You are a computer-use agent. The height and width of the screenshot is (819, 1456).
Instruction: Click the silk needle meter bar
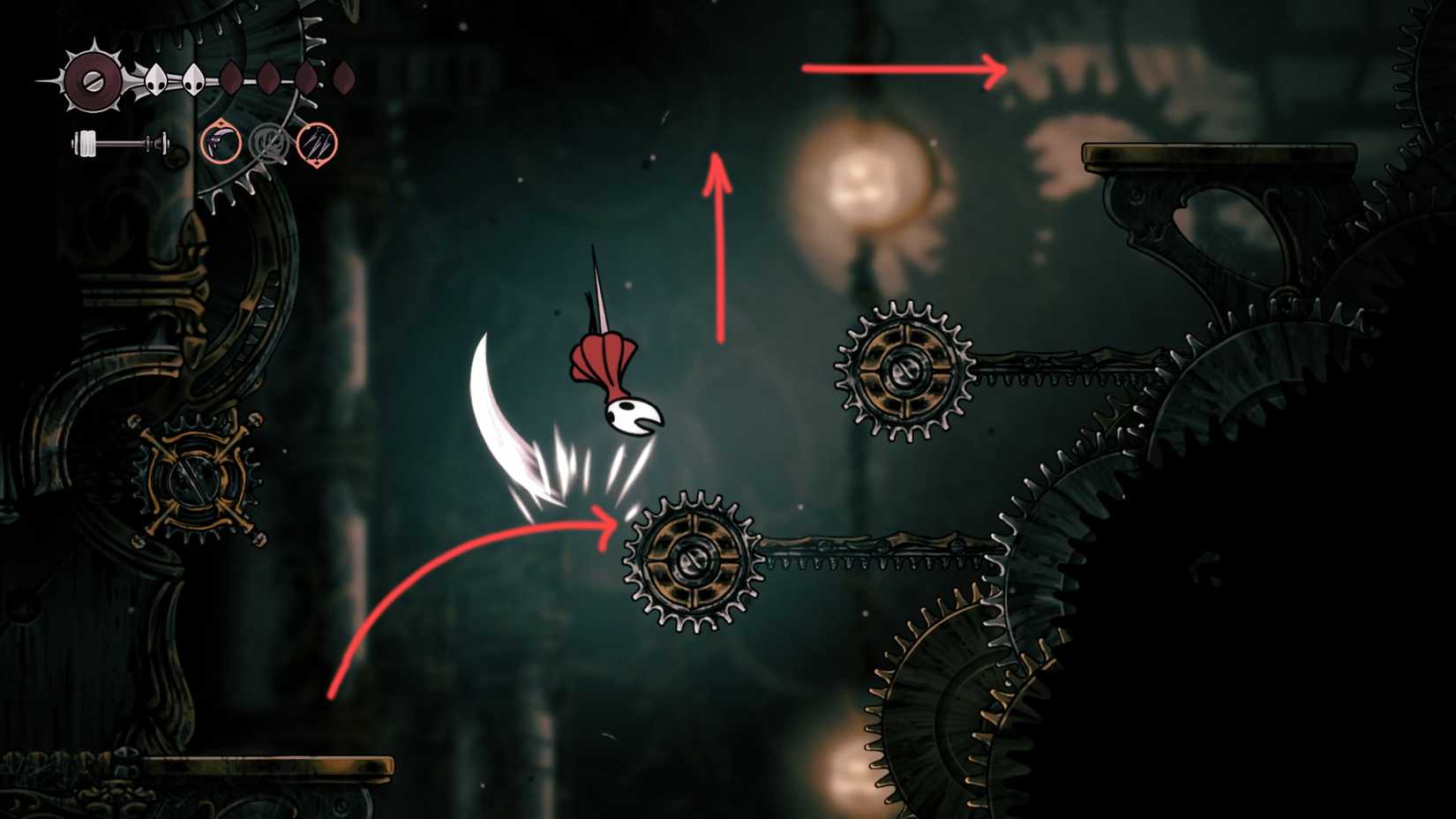[x=121, y=141]
